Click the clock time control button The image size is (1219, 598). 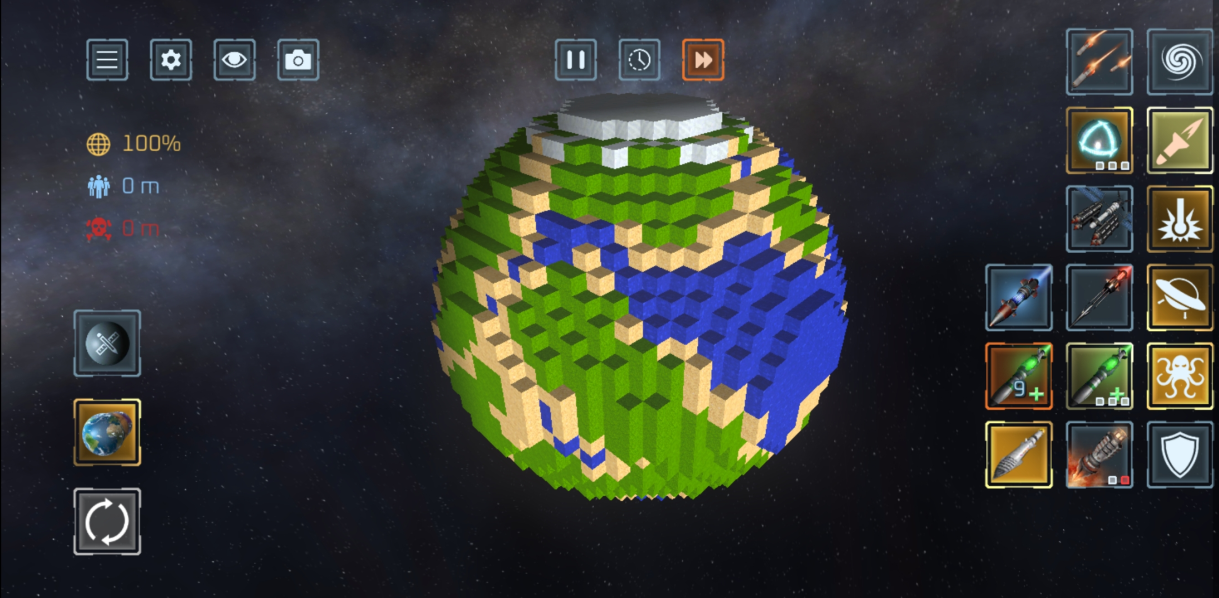point(639,60)
